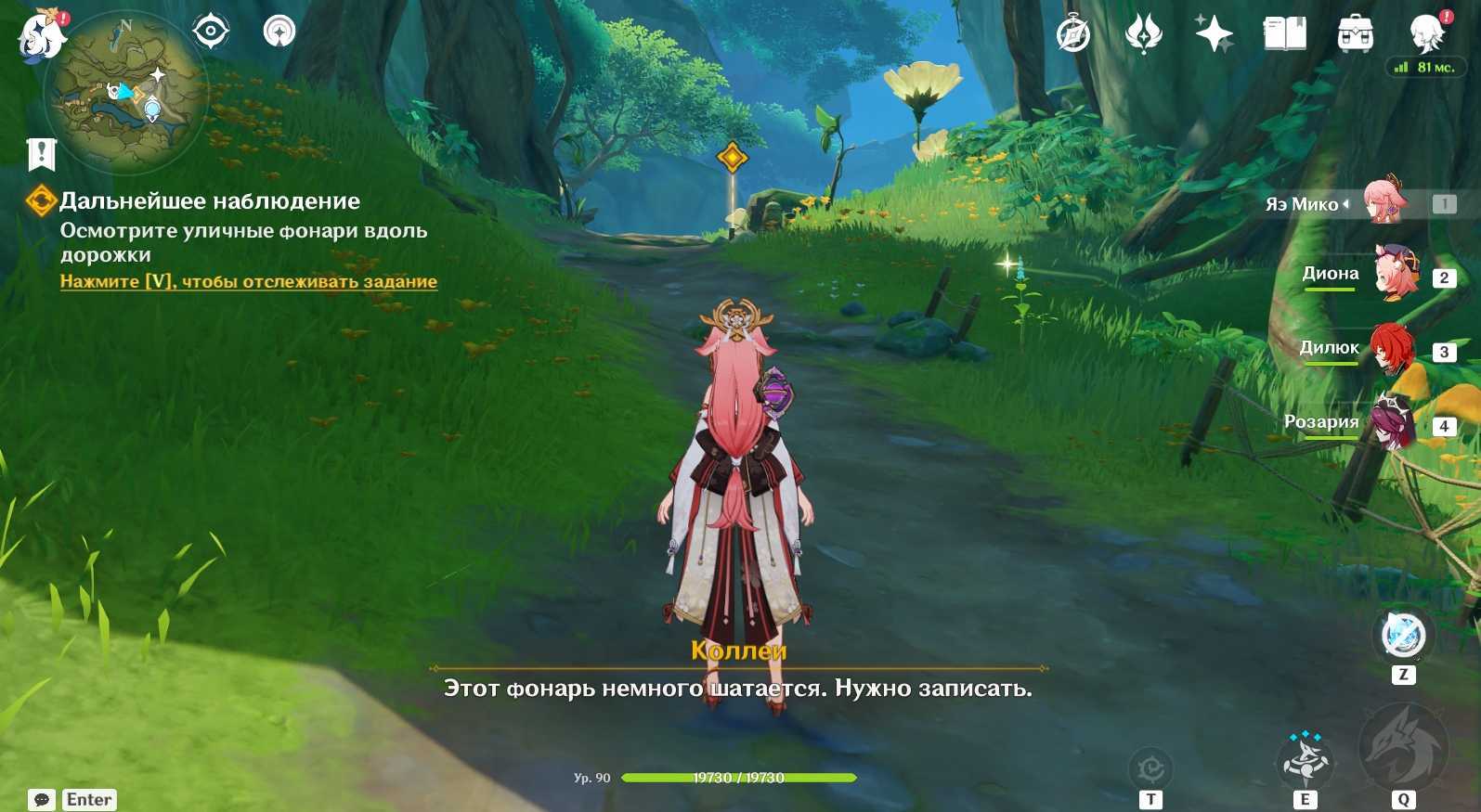
Task: Select active character Яэ Мико
Action: 1384,201
